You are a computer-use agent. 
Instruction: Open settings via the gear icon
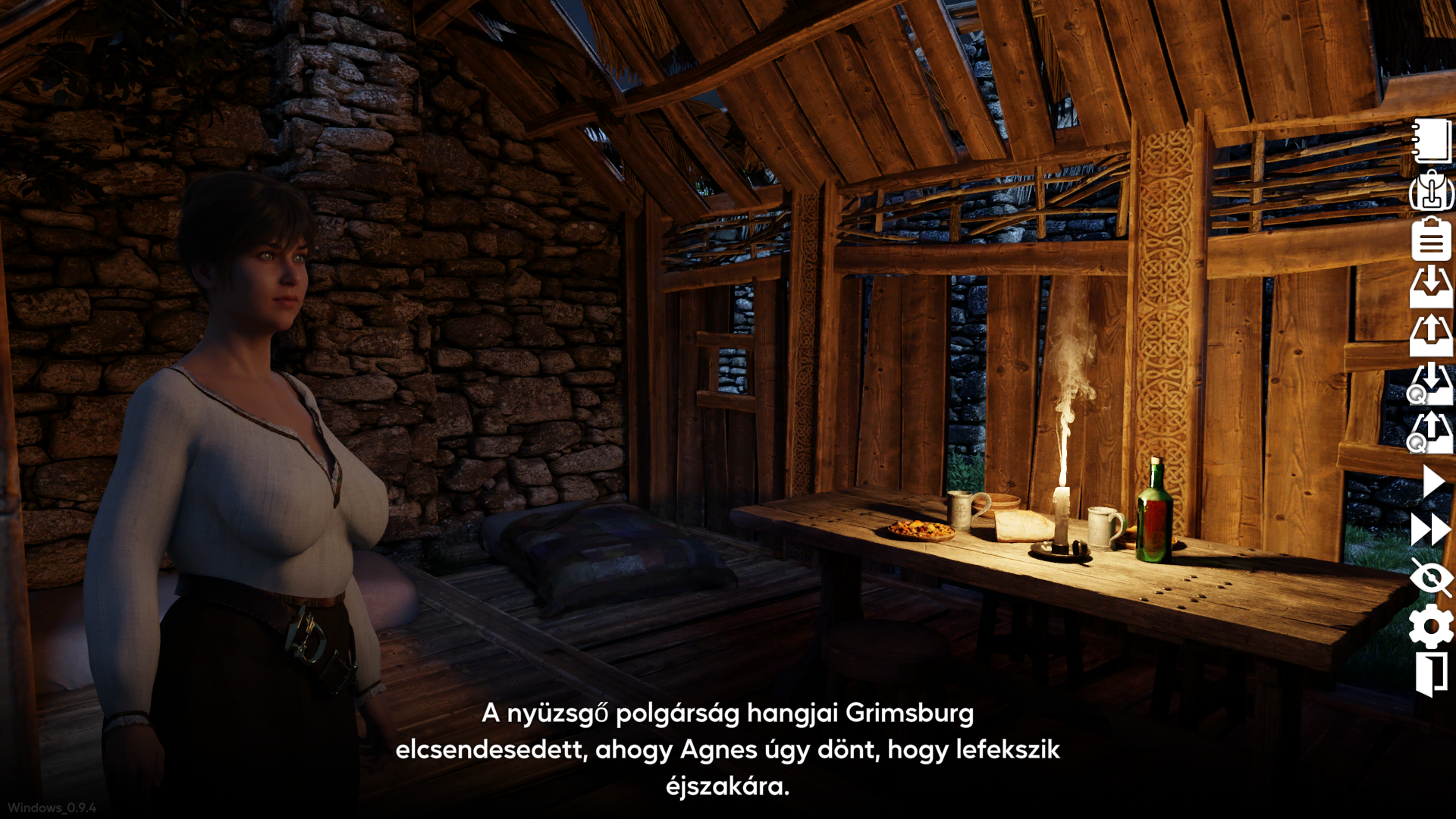(x=1431, y=626)
